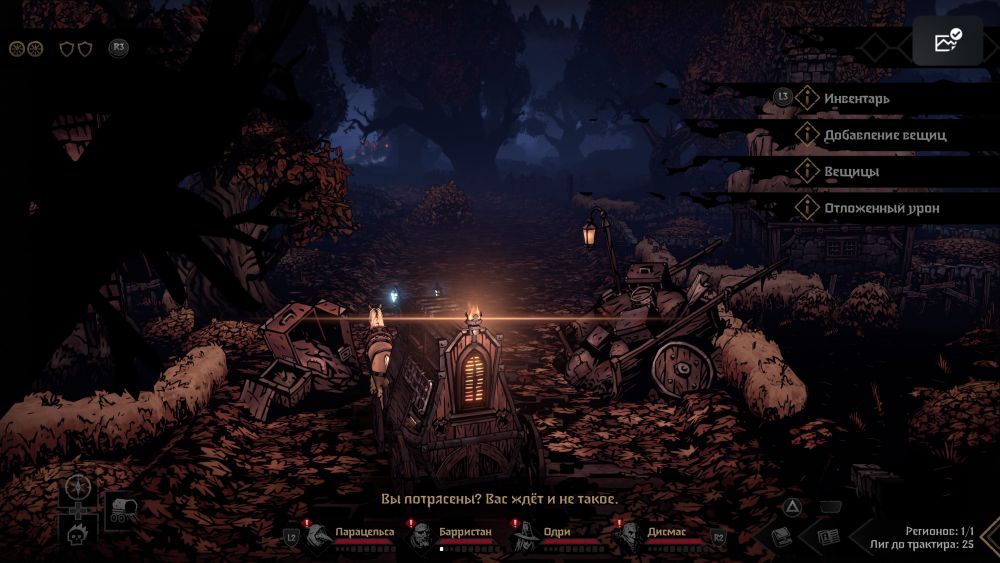The height and width of the screenshot is (563, 1000).
Task: Select hero Дисмас portrait
Action: tap(627, 538)
